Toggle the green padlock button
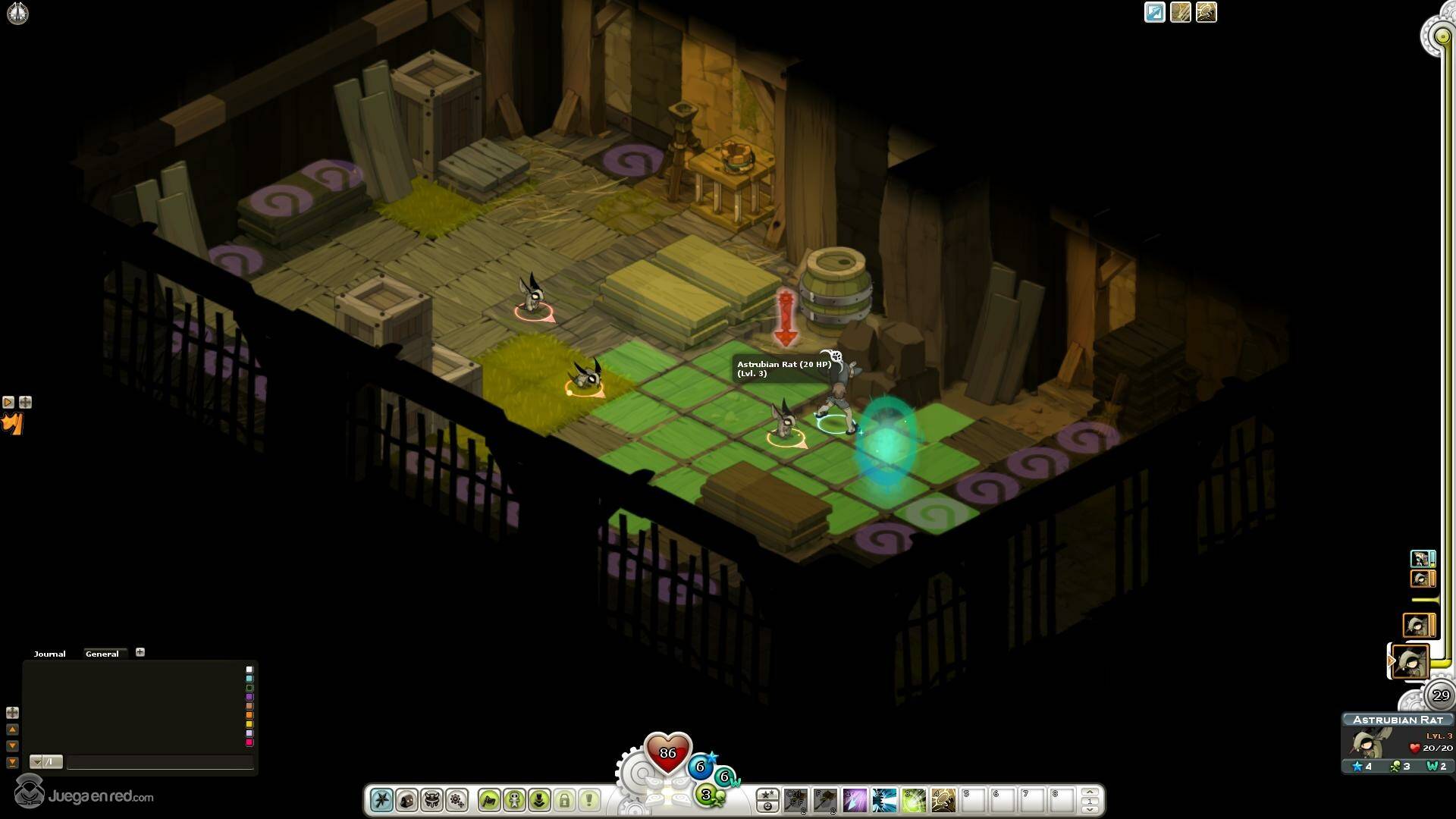1456x819 pixels. (564, 800)
